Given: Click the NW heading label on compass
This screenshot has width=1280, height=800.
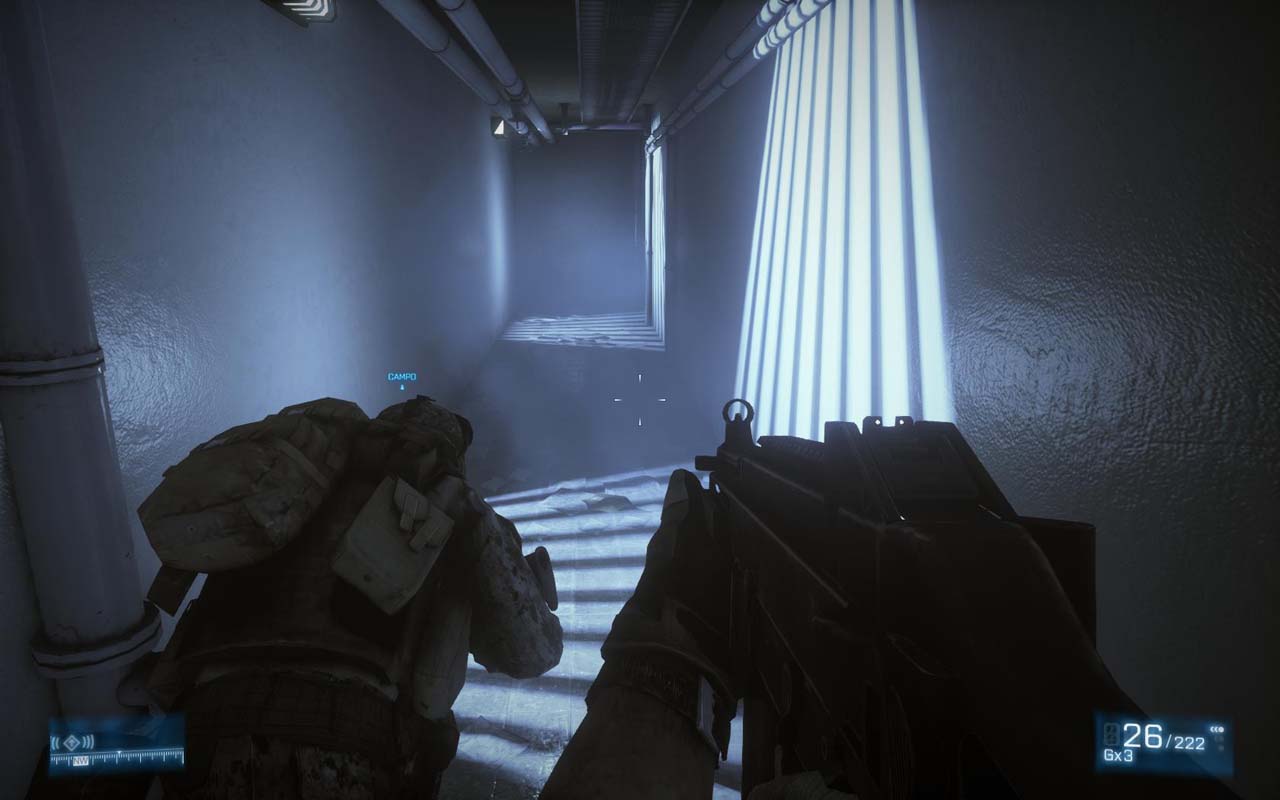Looking at the screenshot, I should pyautogui.click(x=81, y=760).
